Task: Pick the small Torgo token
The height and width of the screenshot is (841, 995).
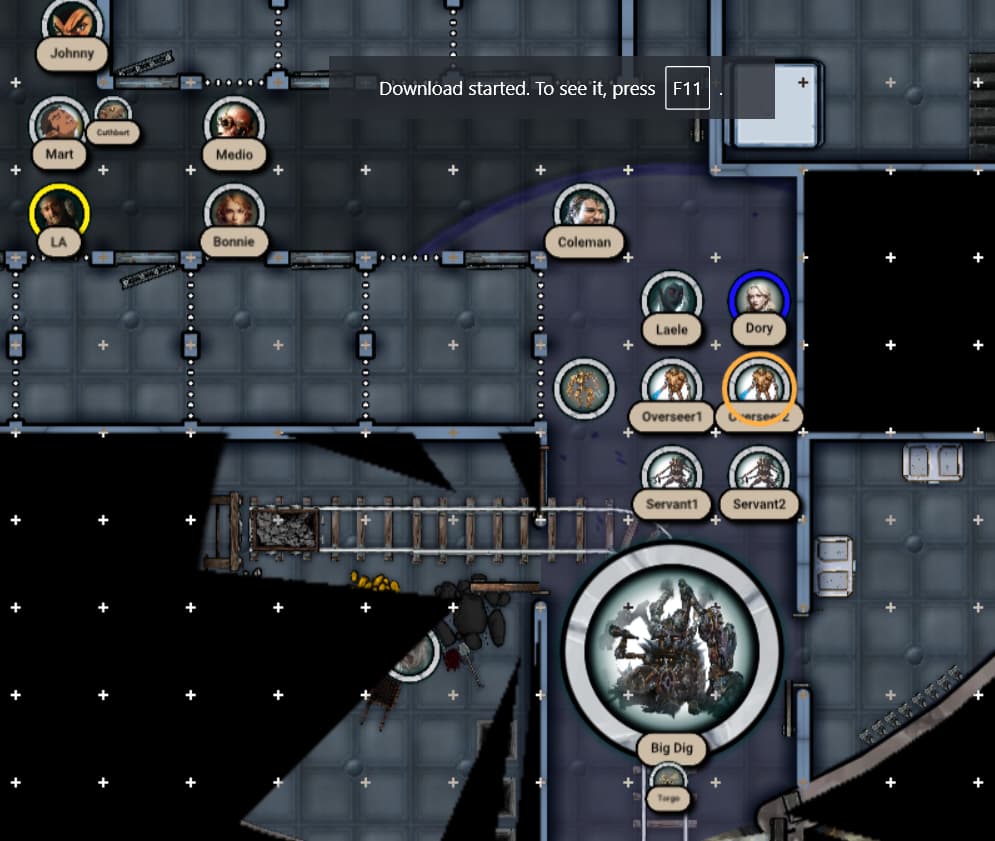Action: point(668,780)
